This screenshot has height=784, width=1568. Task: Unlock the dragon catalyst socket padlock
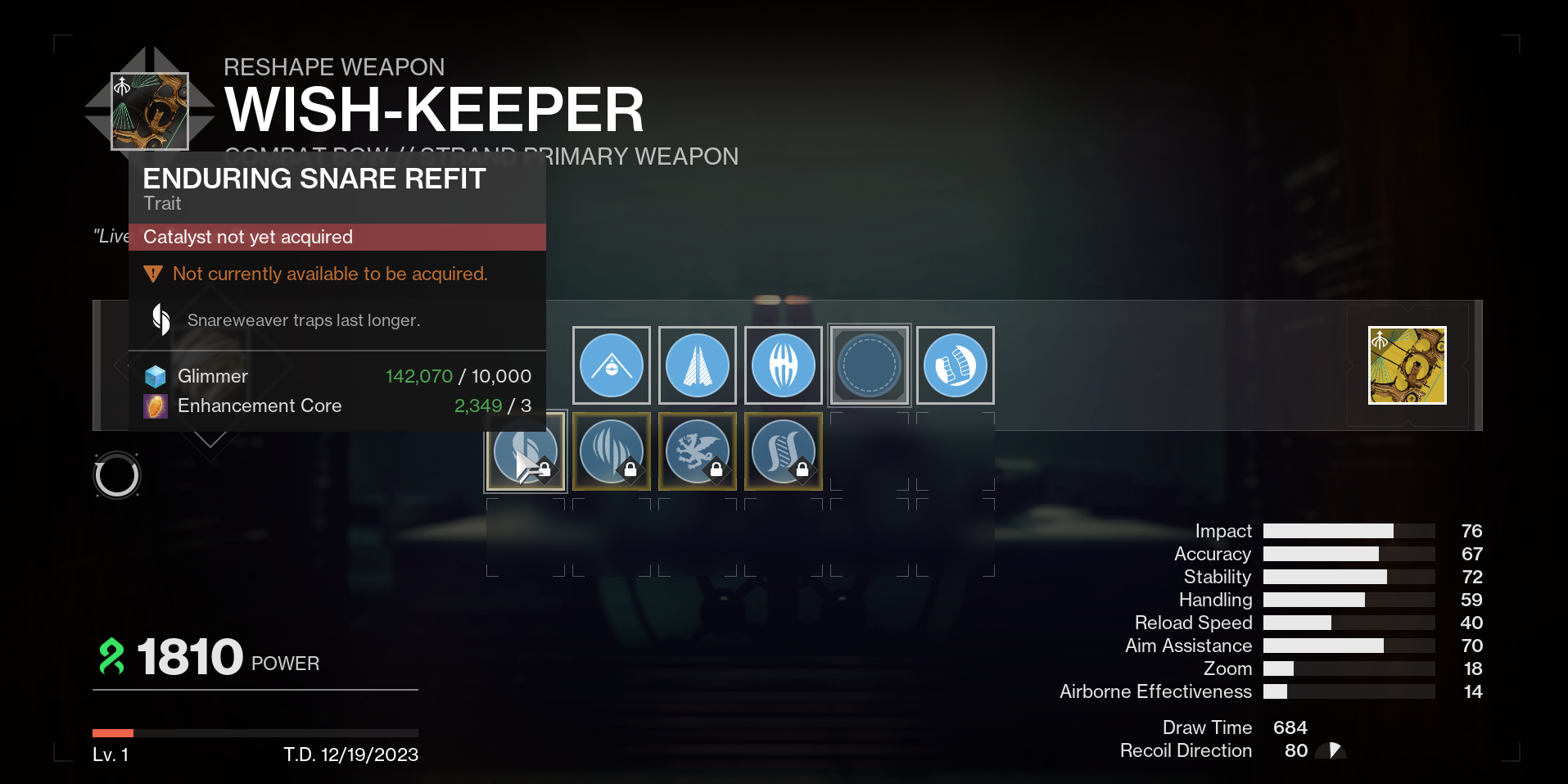tap(716, 469)
